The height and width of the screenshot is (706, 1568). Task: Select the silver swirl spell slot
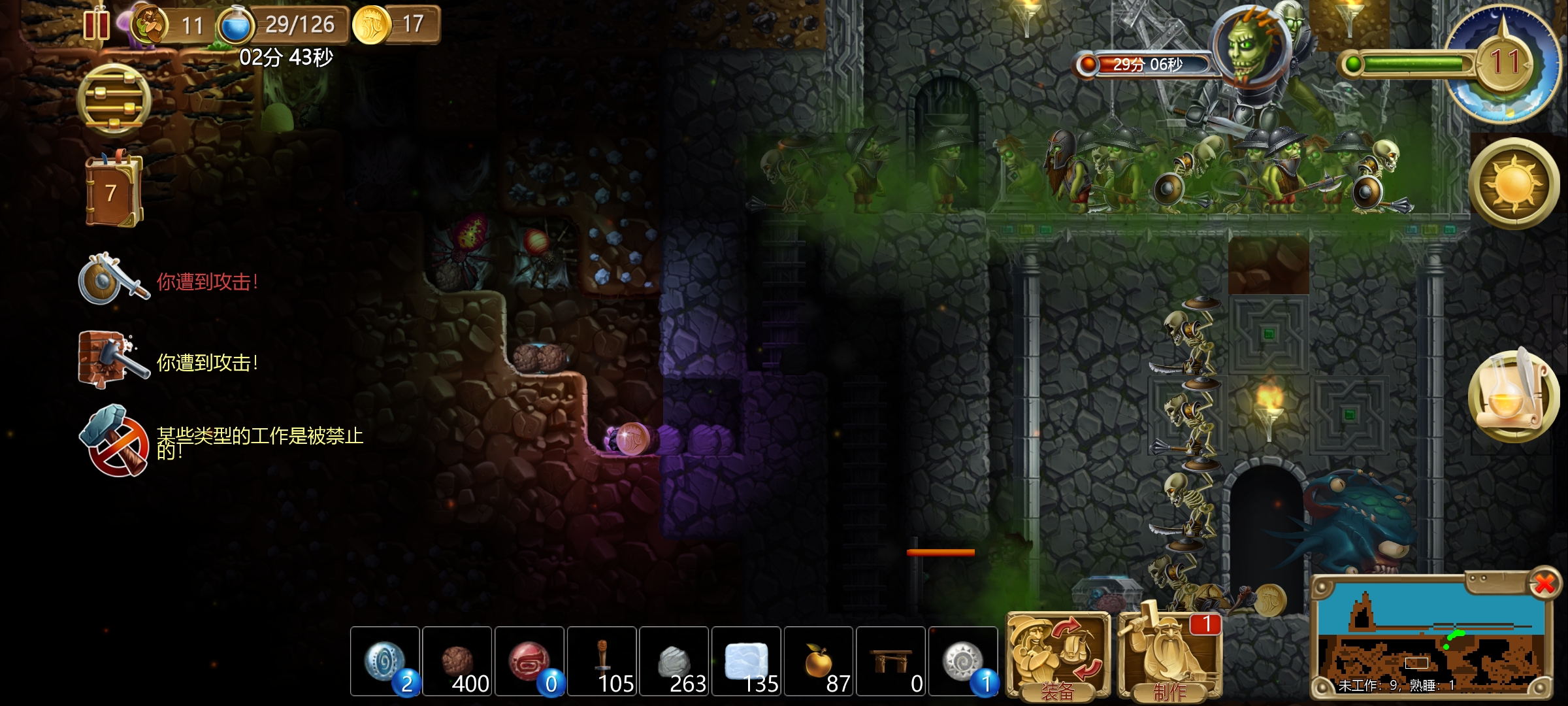point(963,661)
